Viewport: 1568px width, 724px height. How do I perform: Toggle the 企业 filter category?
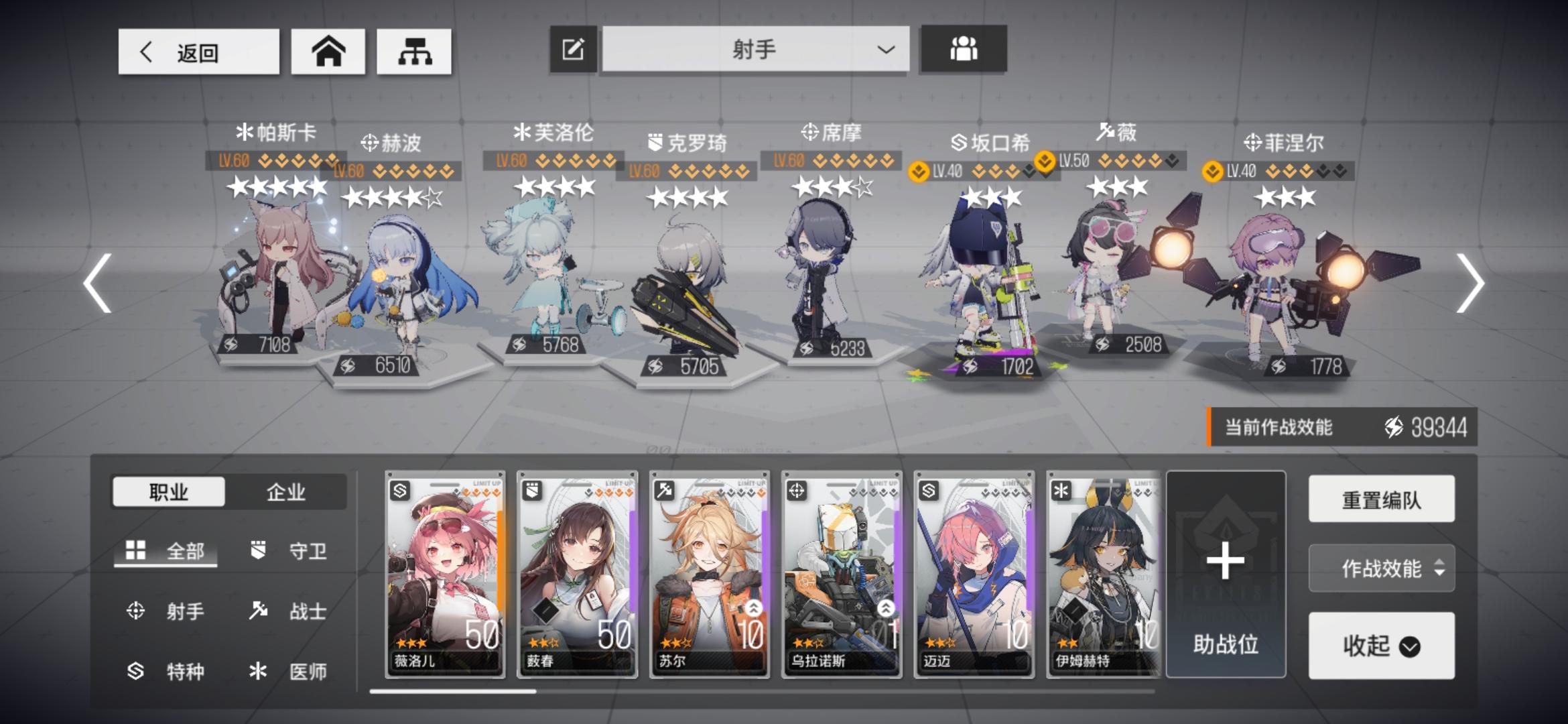tap(287, 493)
